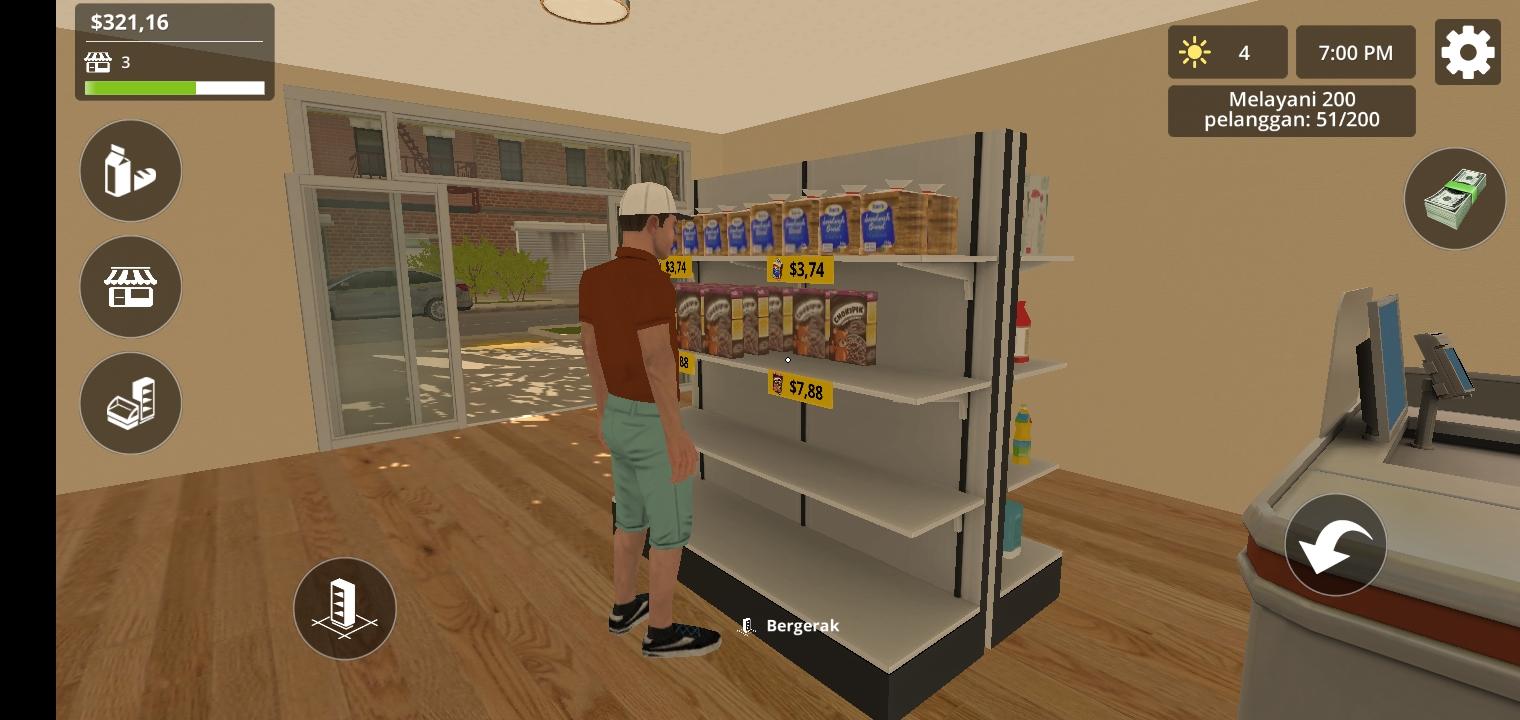The width and height of the screenshot is (1520, 720).
Task: Tap the Melayani 200 pelanggan mission banner
Action: tap(1291, 110)
